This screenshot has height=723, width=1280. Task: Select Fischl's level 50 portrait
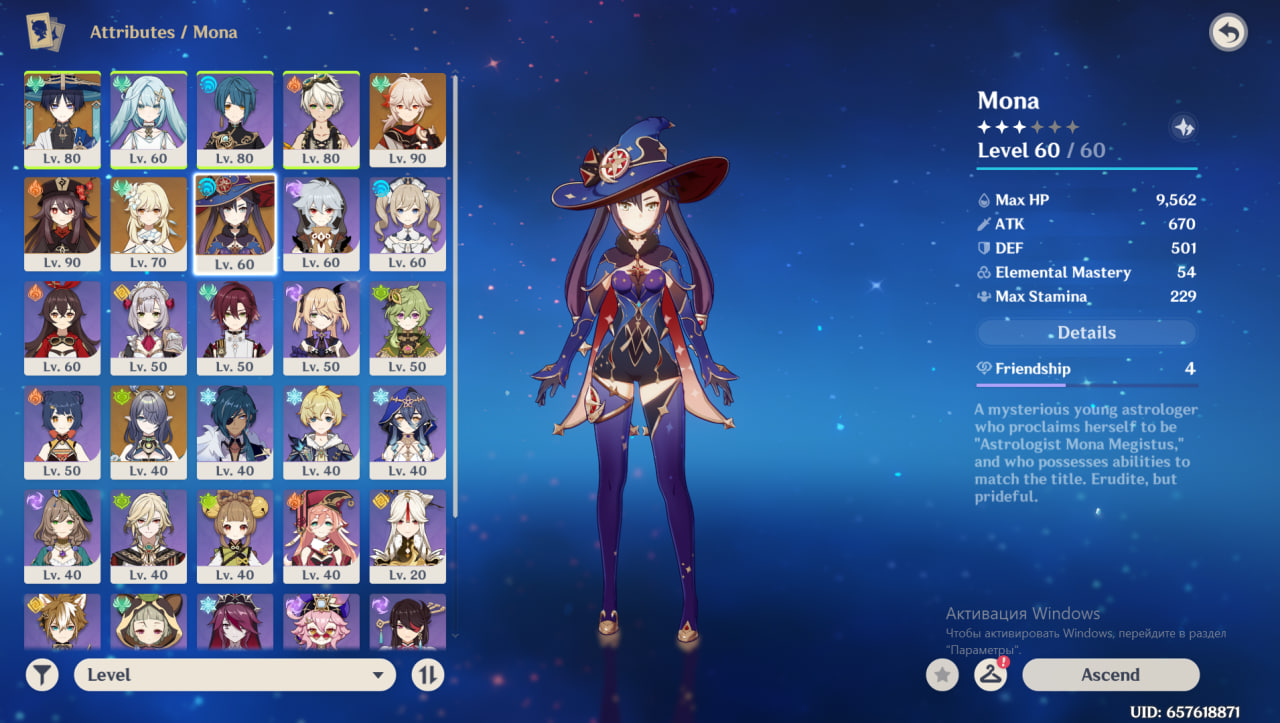click(x=321, y=327)
